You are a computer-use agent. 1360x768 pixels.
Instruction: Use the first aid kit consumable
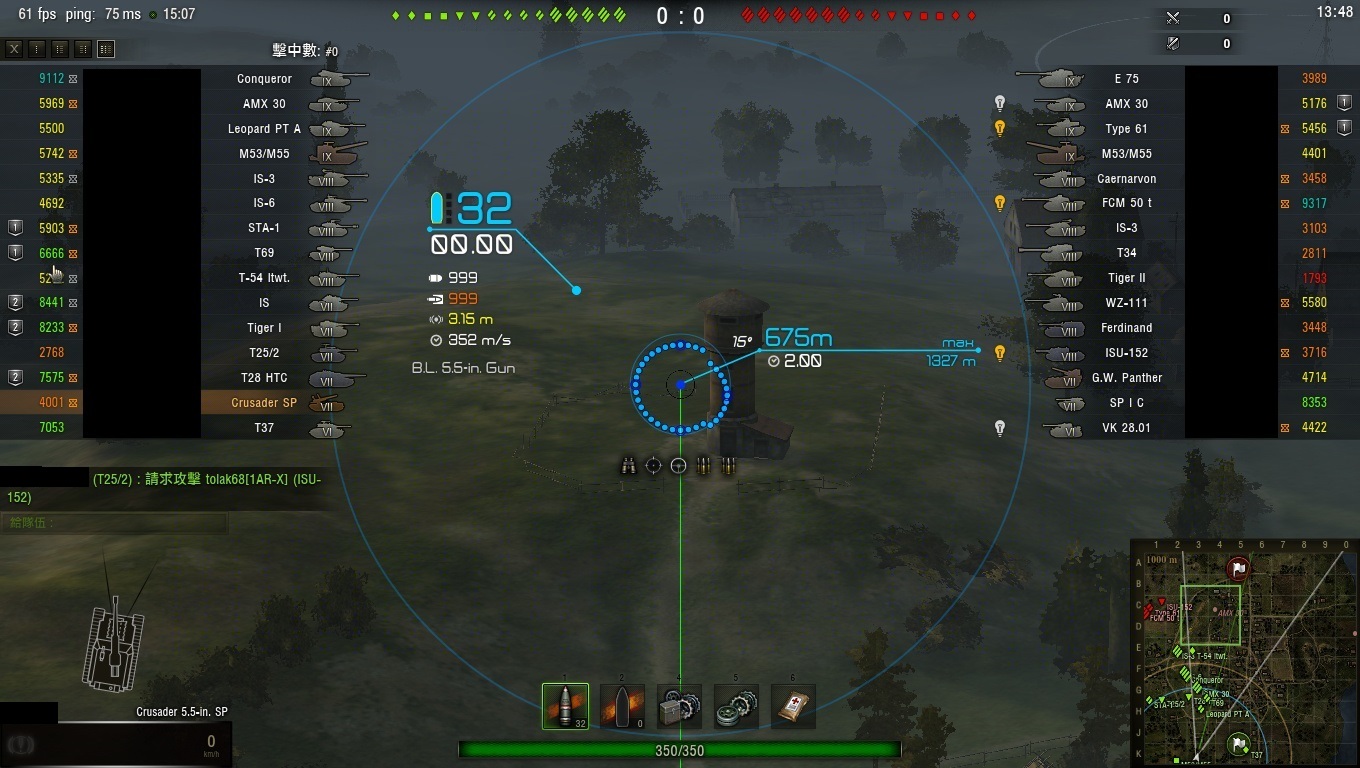pyautogui.click(x=793, y=706)
